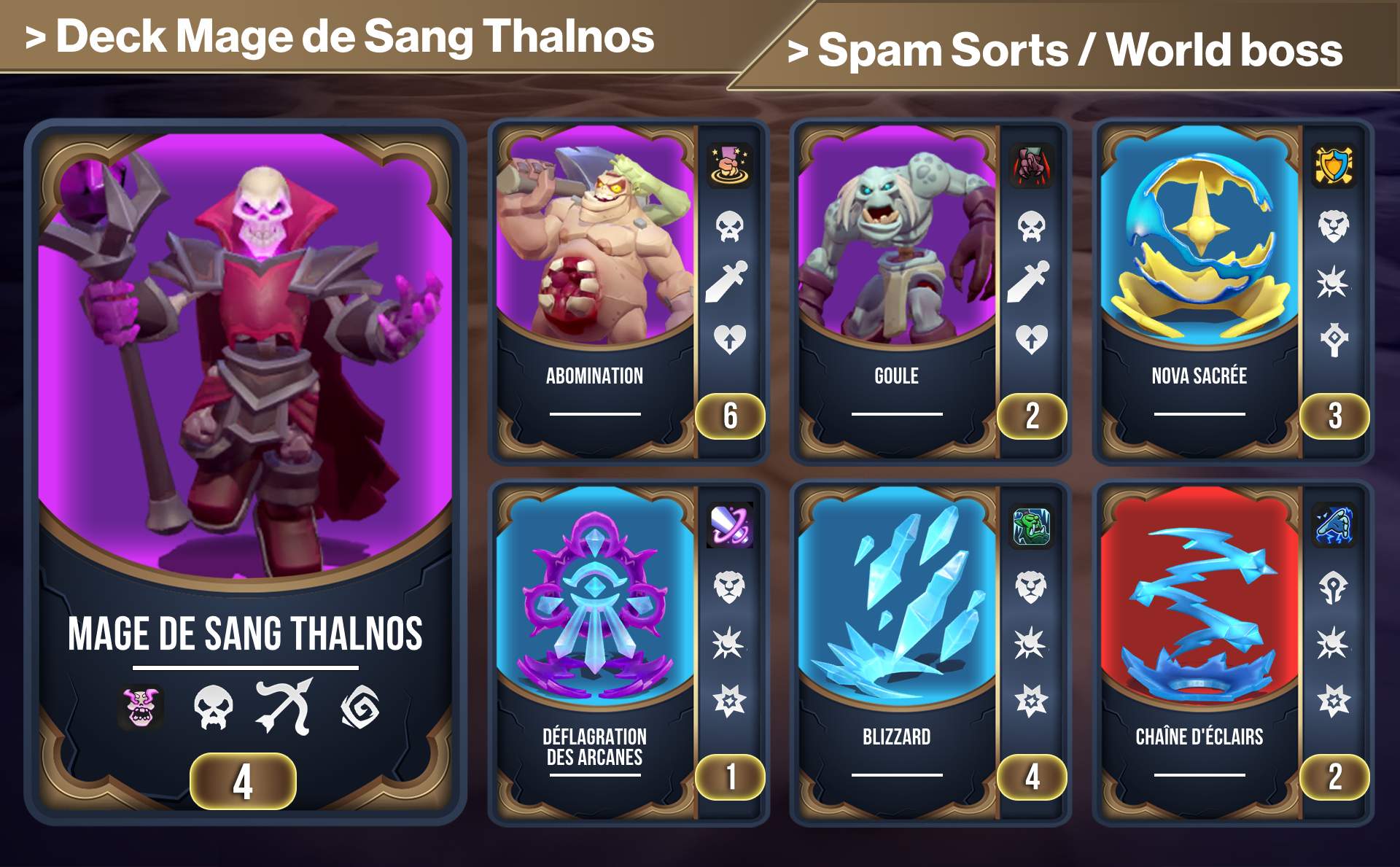Open the Blizzard card thumbnail
The width and height of the screenshot is (1400, 867).
click(x=897, y=598)
